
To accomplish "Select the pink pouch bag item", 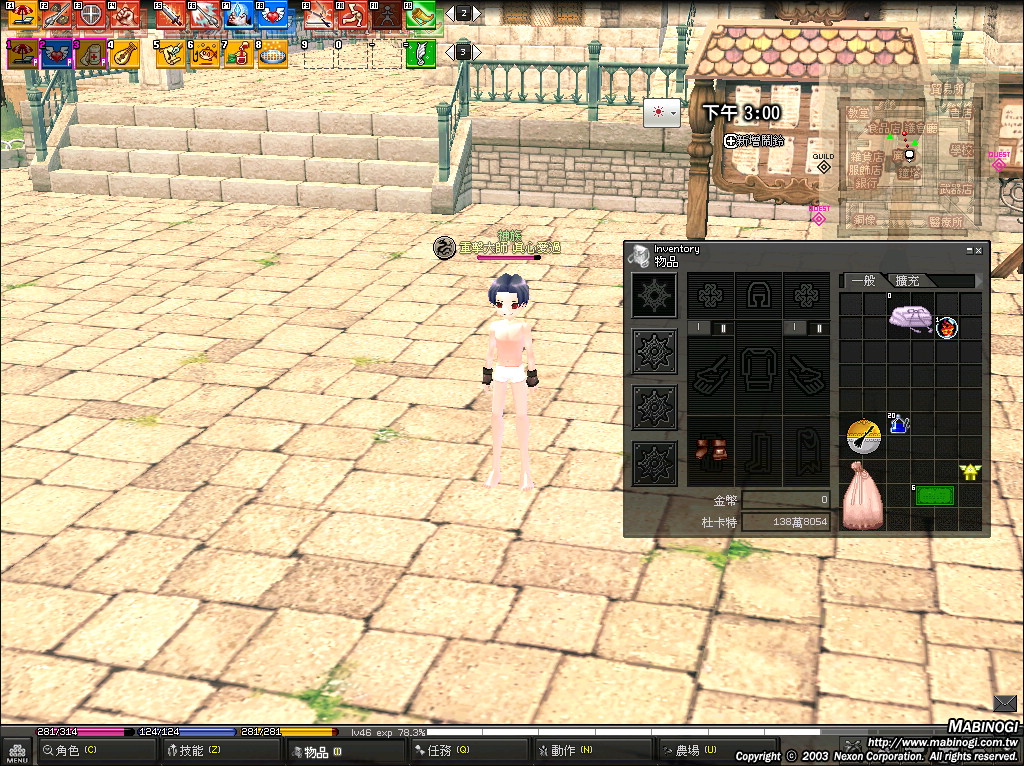I will pos(861,496).
